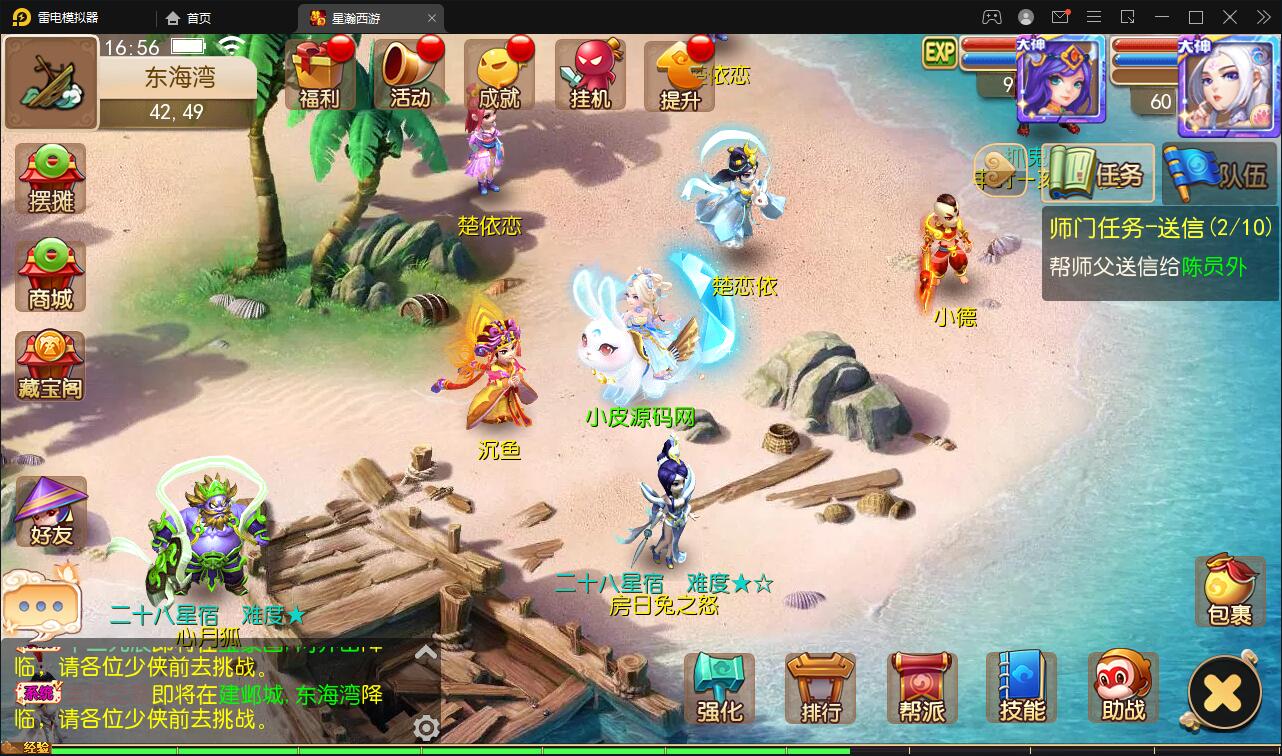Open the 提升 (Upgrade) panel

coord(679,75)
